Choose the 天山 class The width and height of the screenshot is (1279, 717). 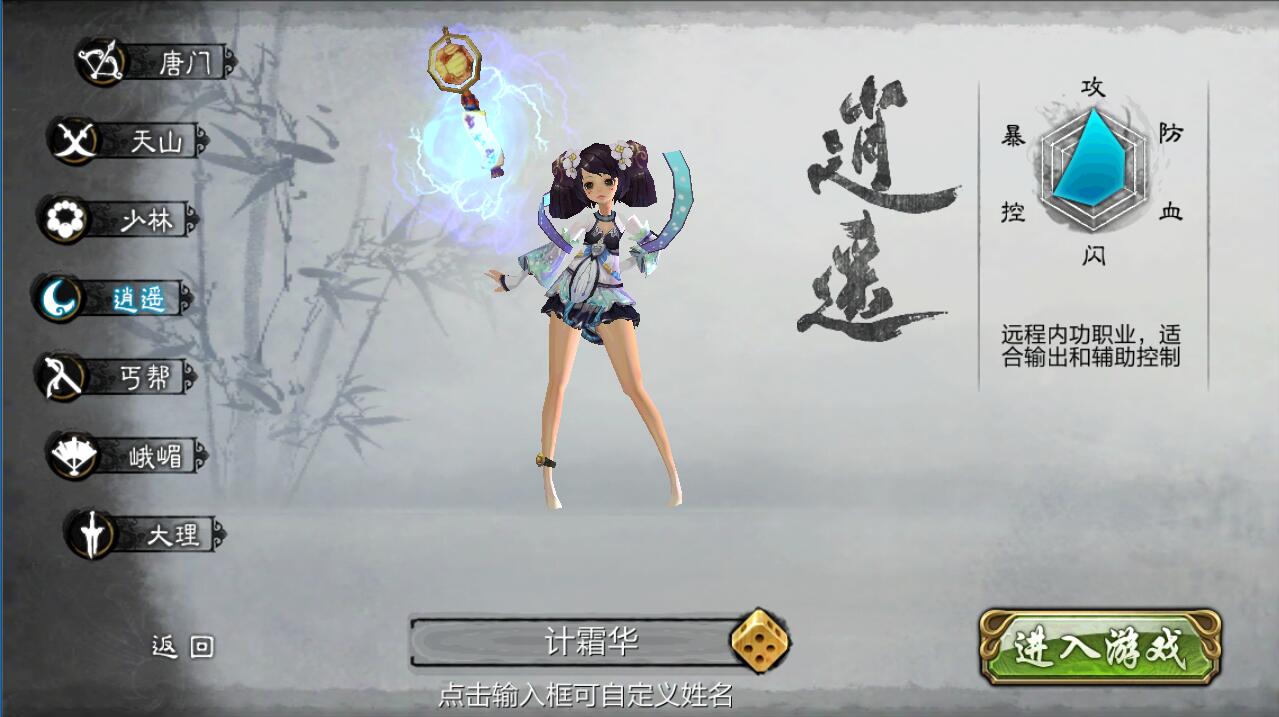[130, 141]
